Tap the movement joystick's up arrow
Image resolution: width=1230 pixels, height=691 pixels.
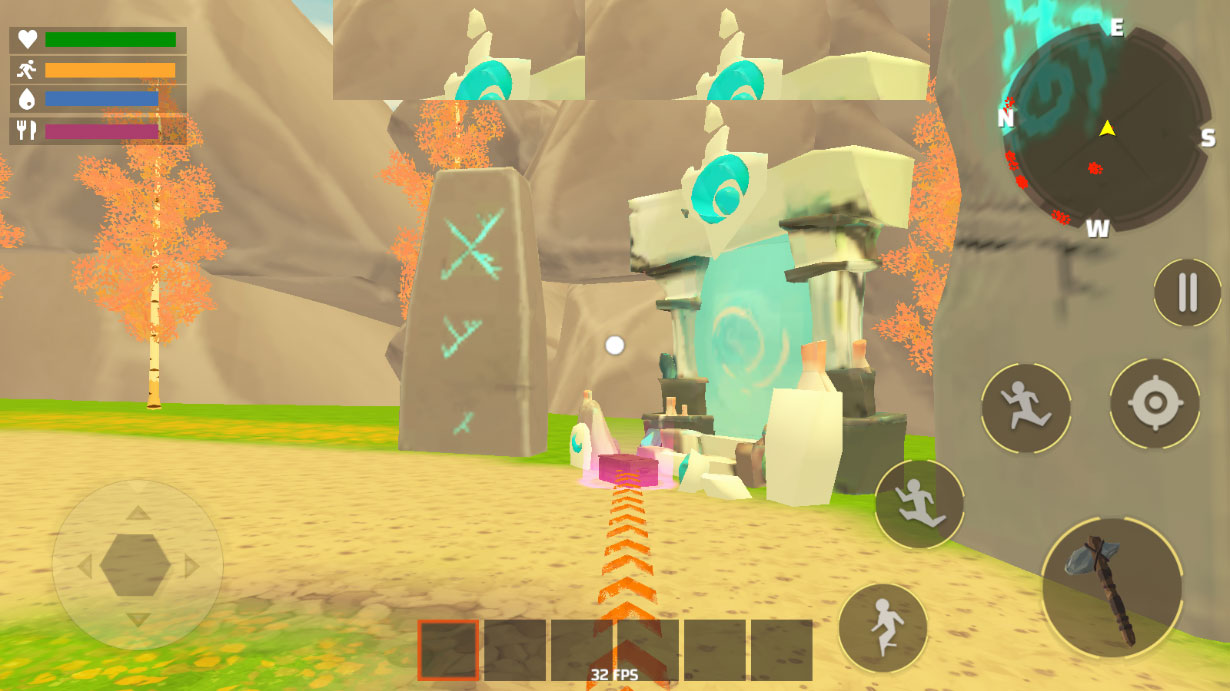[x=138, y=513]
